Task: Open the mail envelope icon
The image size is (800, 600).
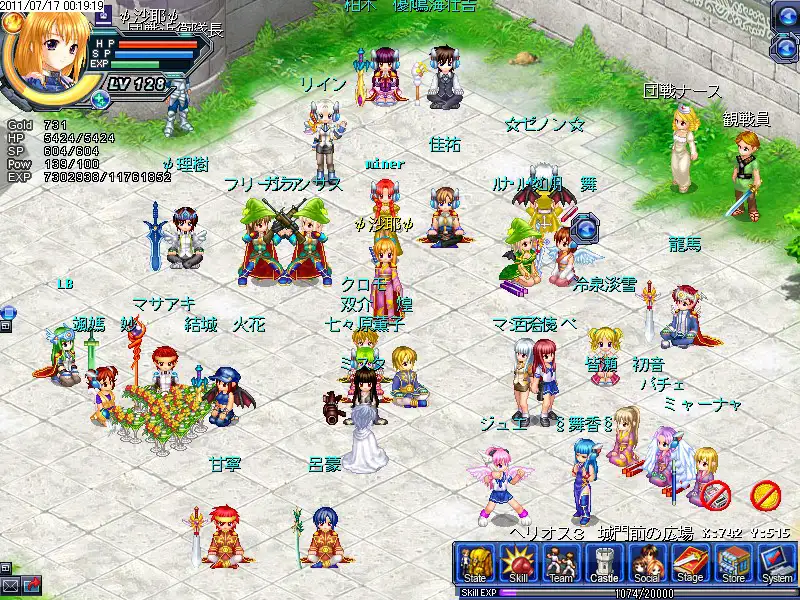Action: coord(11,585)
